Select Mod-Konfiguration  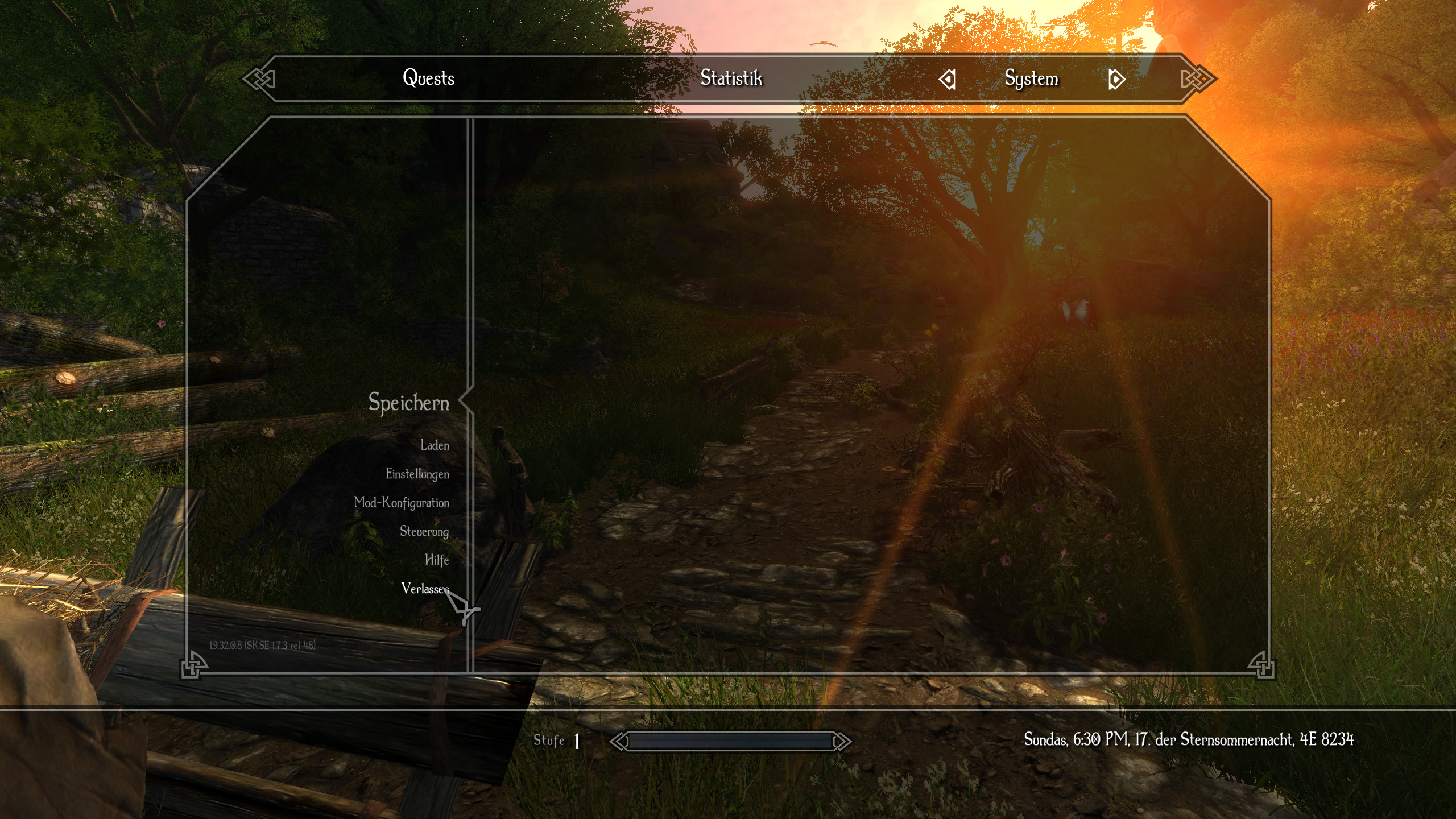pos(401,503)
